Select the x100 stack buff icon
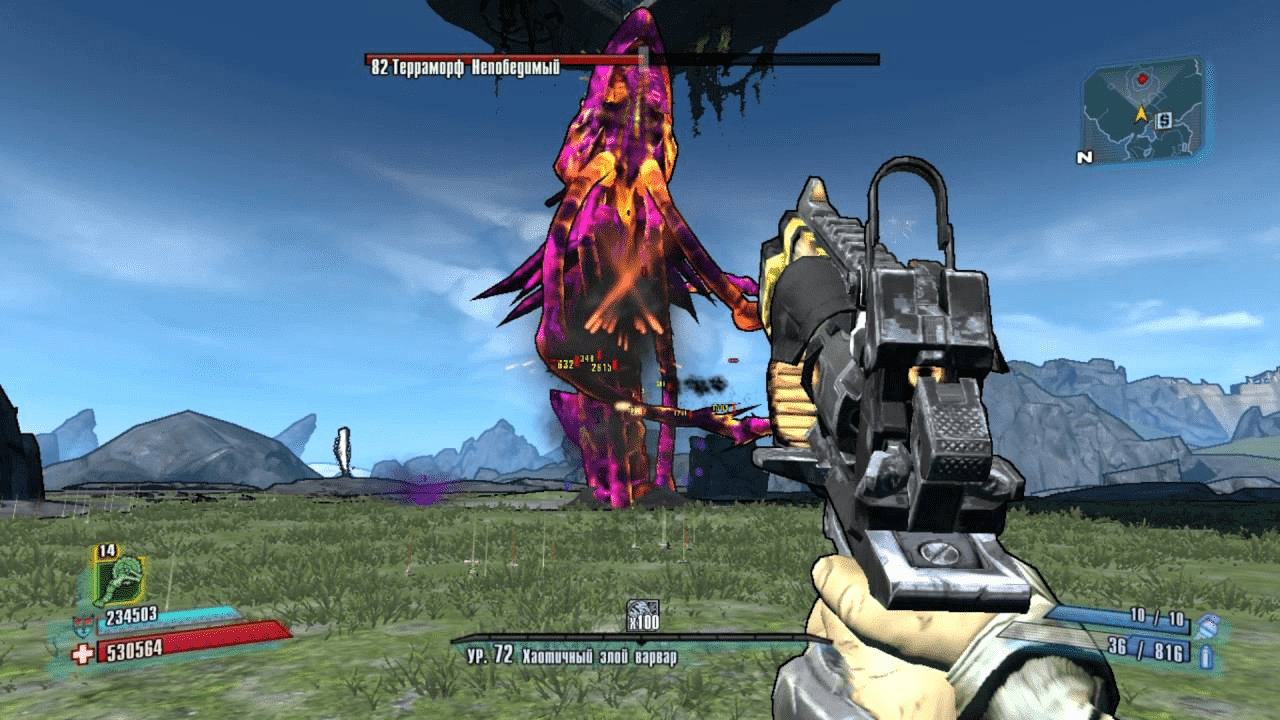1280x720 pixels. pyautogui.click(x=642, y=610)
